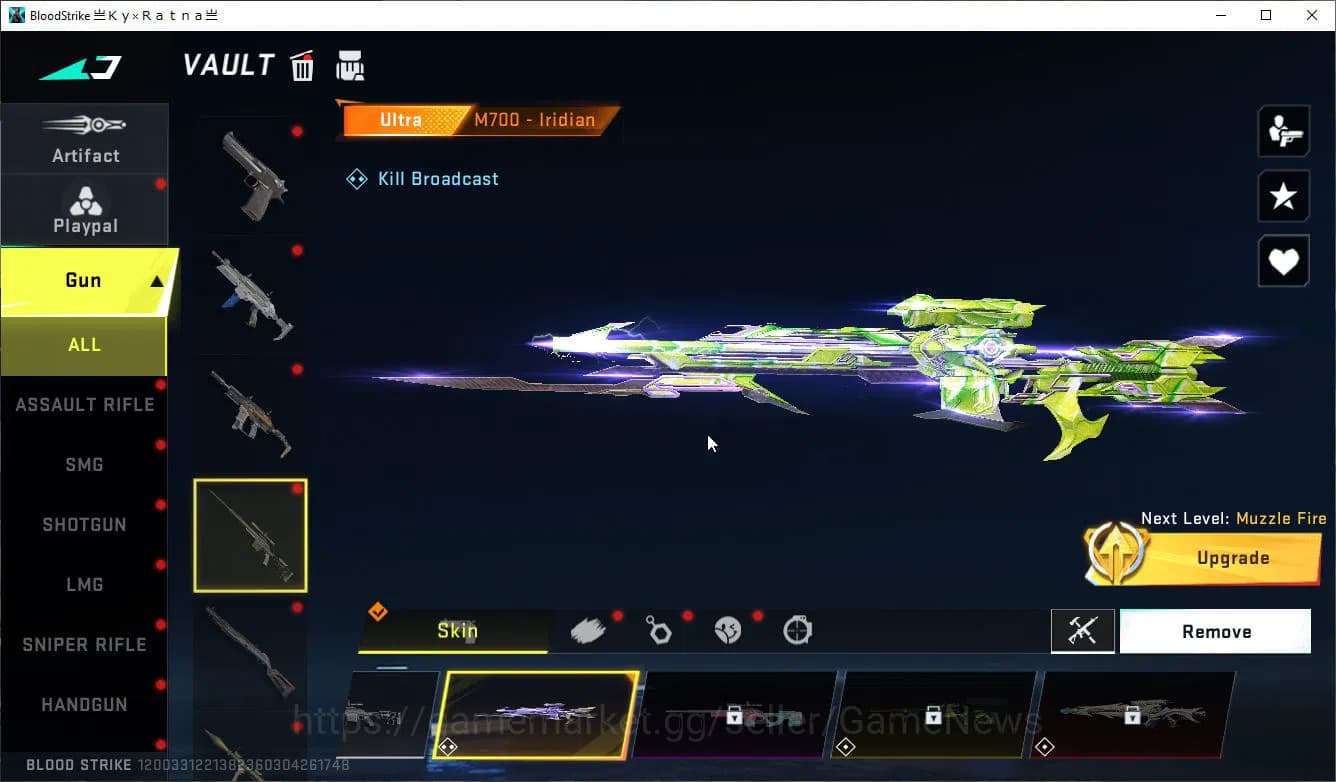Image resolution: width=1336 pixels, height=782 pixels.
Task: Expand the Playpal section
Action: pyautogui.click(x=85, y=207)
